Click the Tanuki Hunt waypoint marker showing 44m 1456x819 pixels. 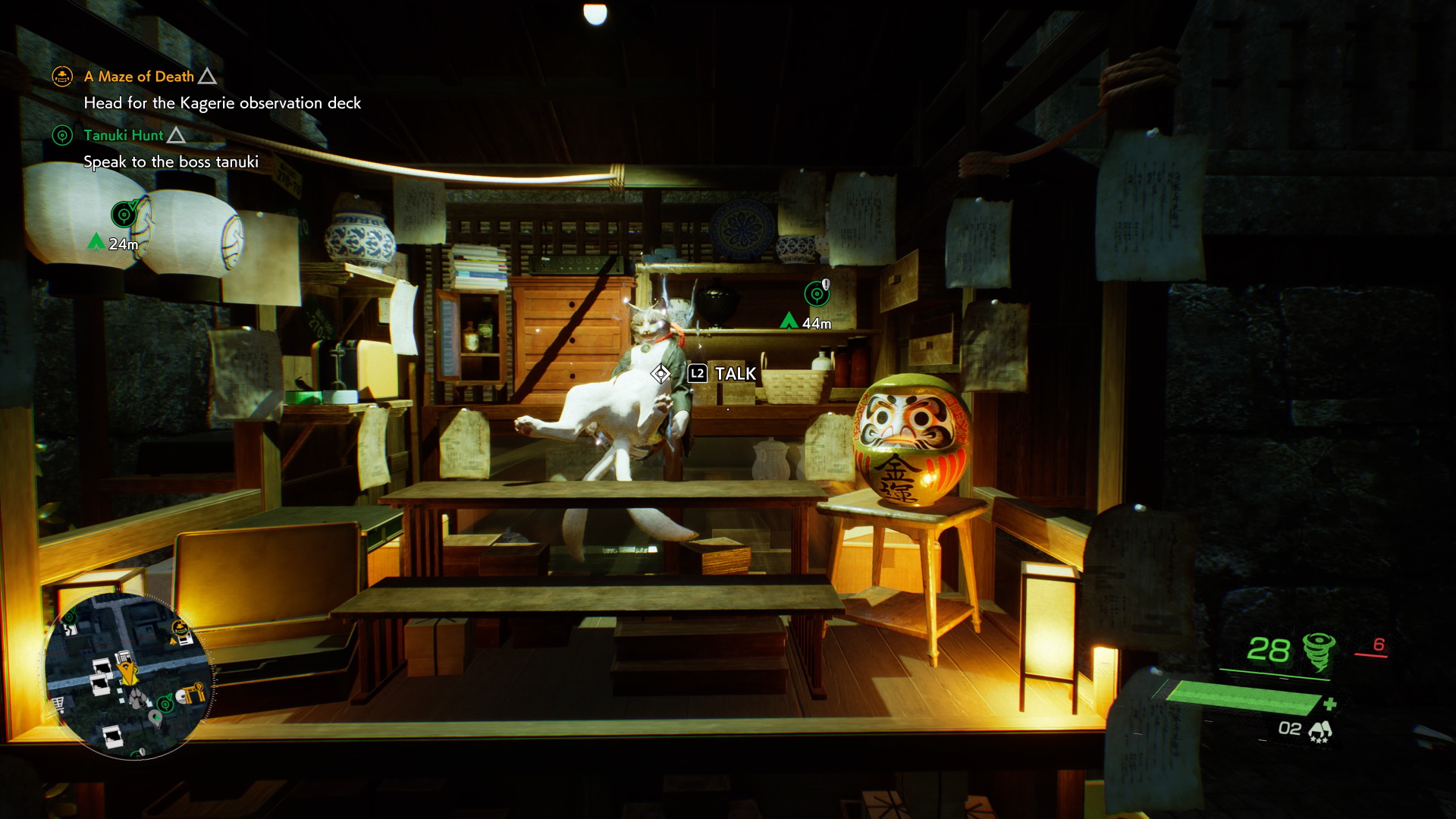[817, 293]
